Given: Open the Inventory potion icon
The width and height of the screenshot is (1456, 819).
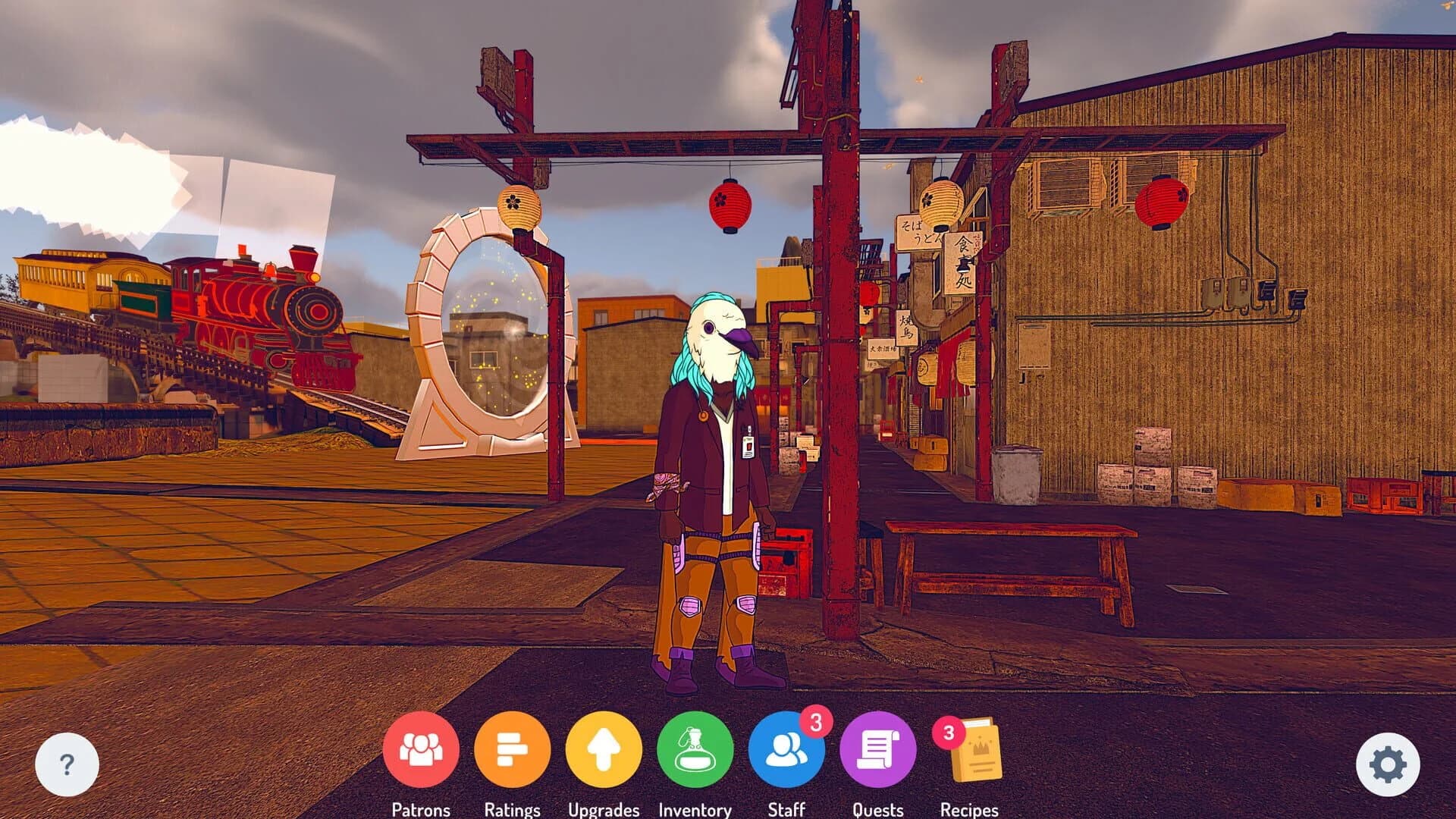Looking at the screenshot, I should [x=695, y=752].
